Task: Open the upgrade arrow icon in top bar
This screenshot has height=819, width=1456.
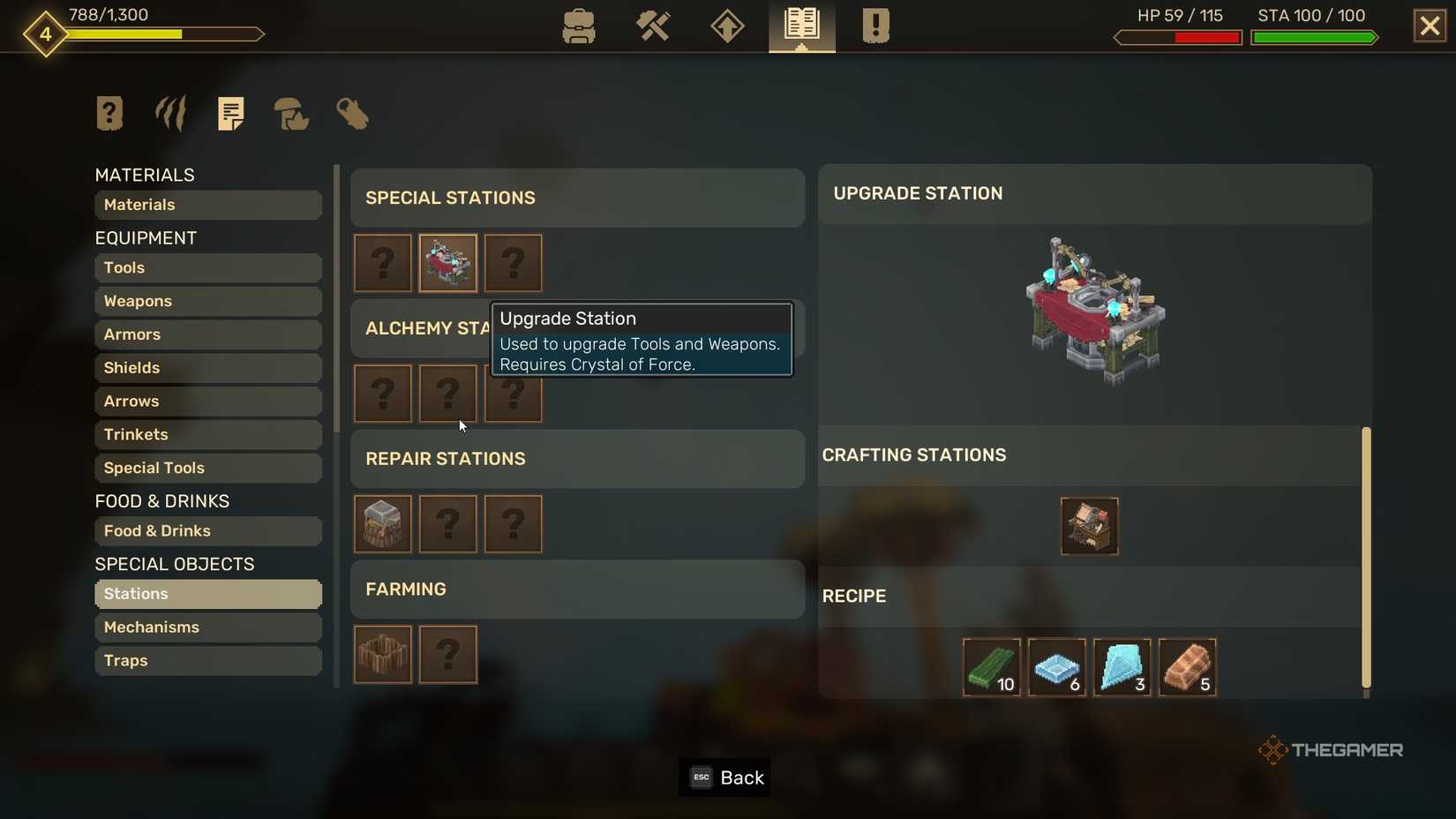Action: (726, 26)
